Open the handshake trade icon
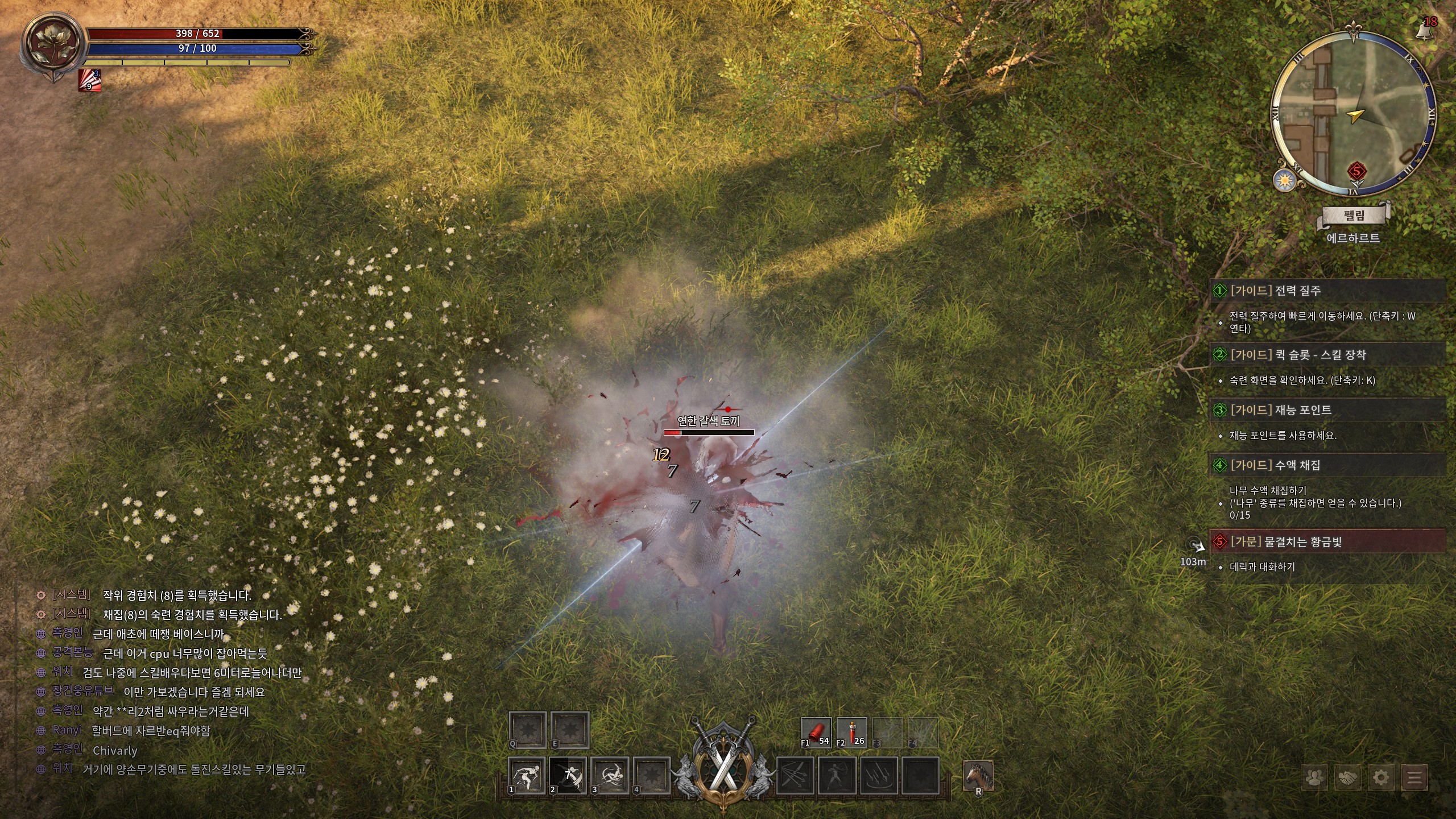This screenshot has width=1456, height=819. pyautogui.click(x=1347, y=777)
